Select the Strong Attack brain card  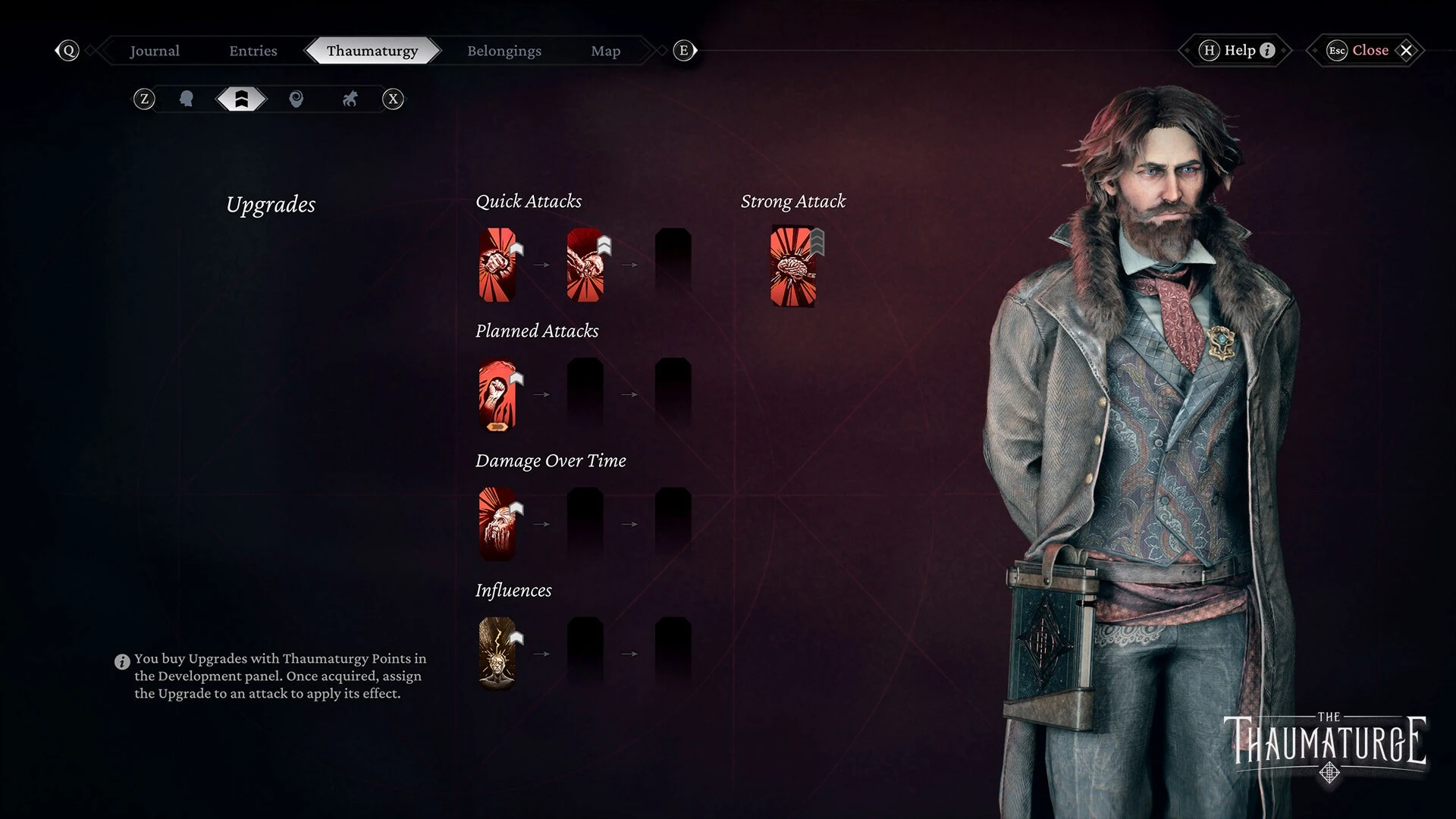pos(792,266)
